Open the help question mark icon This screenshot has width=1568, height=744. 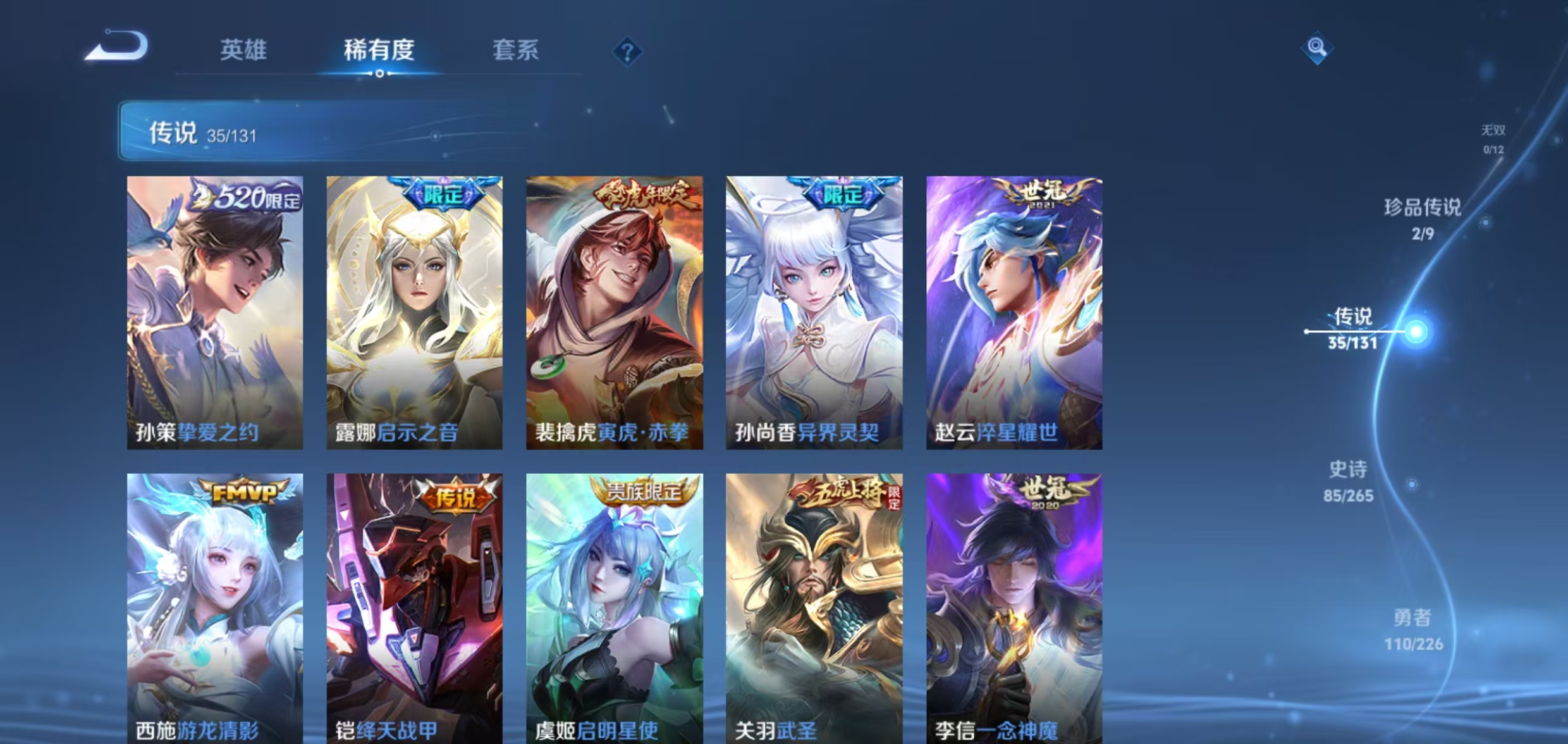coord(628,53)
